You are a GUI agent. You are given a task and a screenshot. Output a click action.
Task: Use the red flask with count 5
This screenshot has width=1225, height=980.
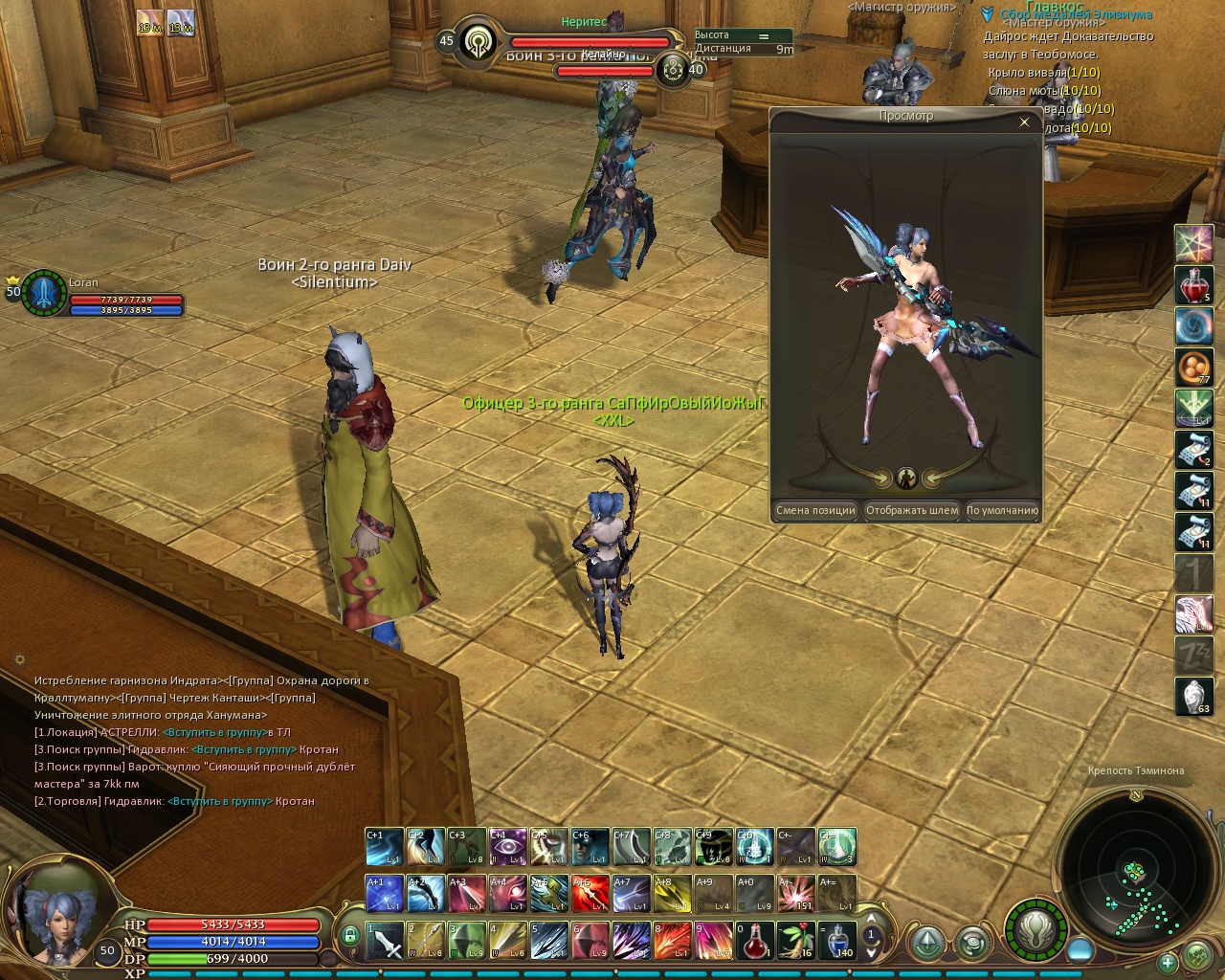pyautogui.click(x=1193, y=285)
